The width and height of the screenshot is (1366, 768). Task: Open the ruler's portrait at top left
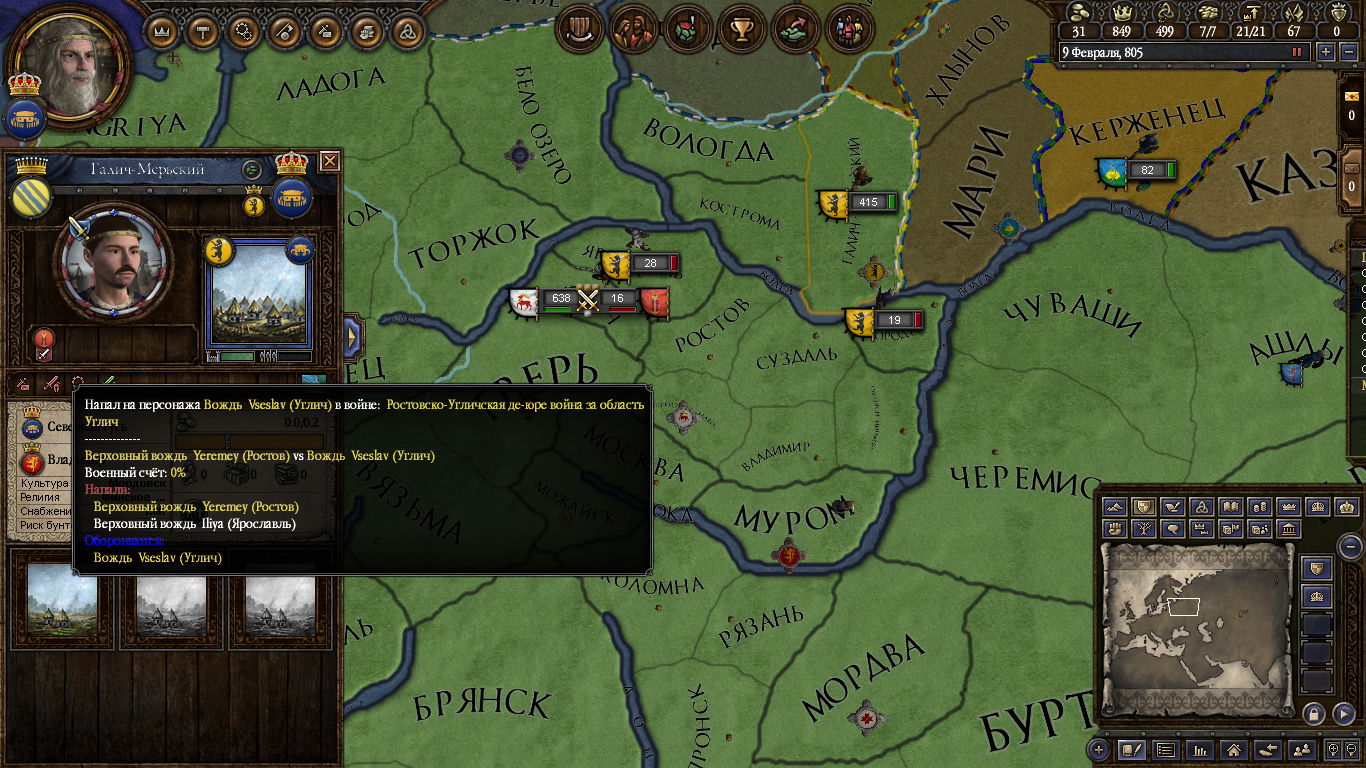tap(71, 66)
